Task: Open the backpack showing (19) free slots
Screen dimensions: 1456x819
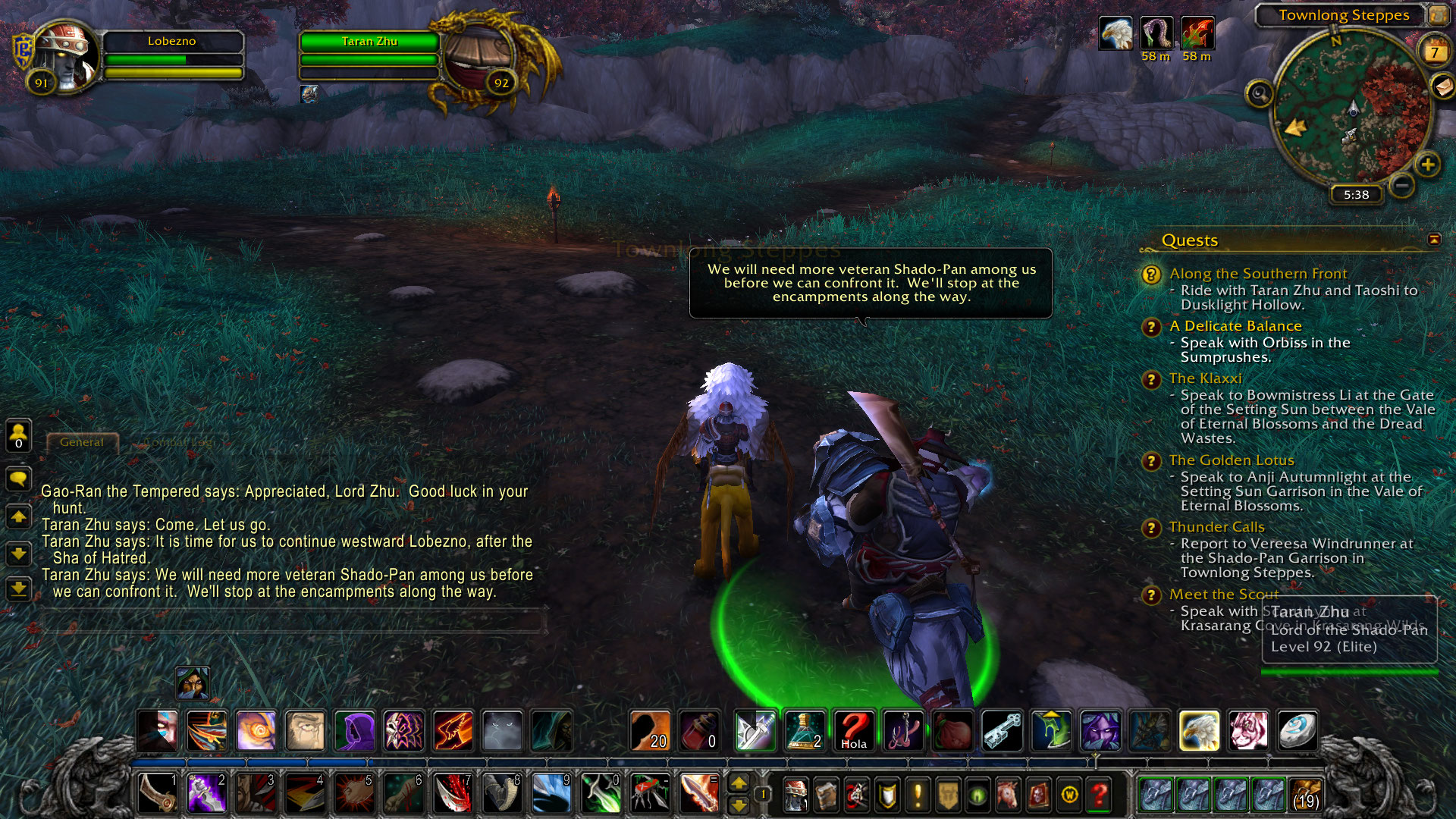Action: pyautogui.click(x=1305, y=794)
